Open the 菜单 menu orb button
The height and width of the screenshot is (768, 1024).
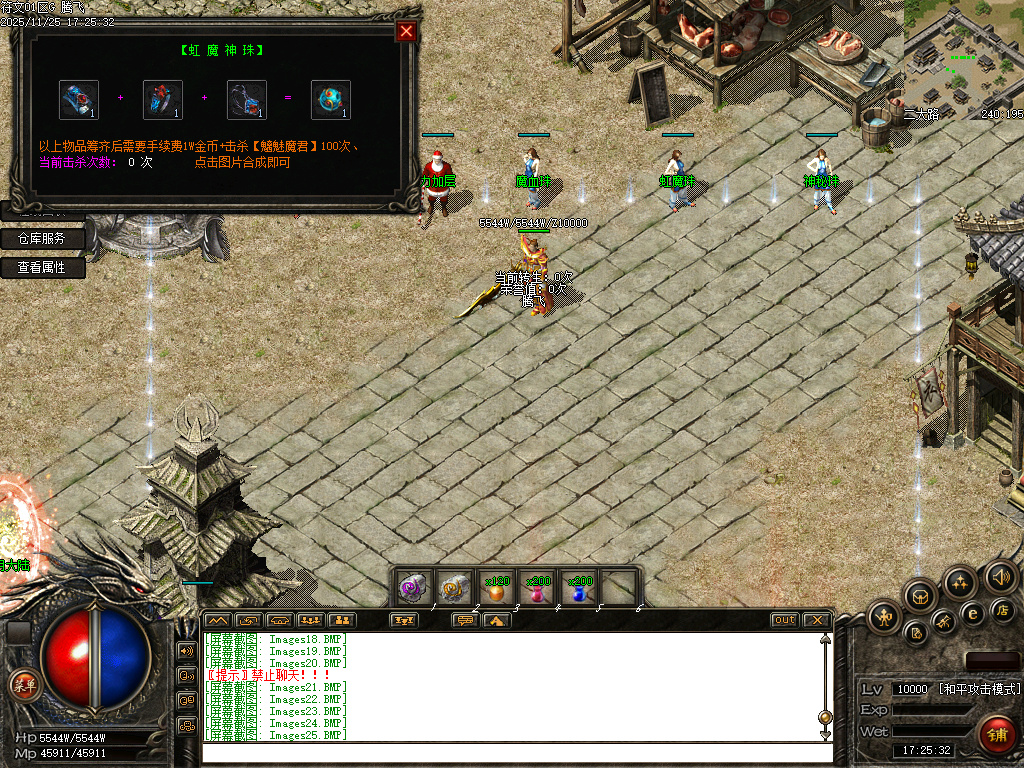tap(23, 685)
